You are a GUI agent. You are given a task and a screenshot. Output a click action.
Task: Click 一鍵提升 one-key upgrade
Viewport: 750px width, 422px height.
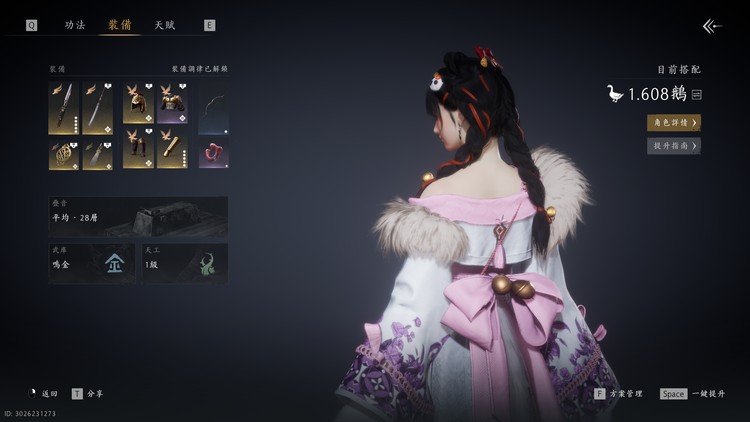(692, 394)
